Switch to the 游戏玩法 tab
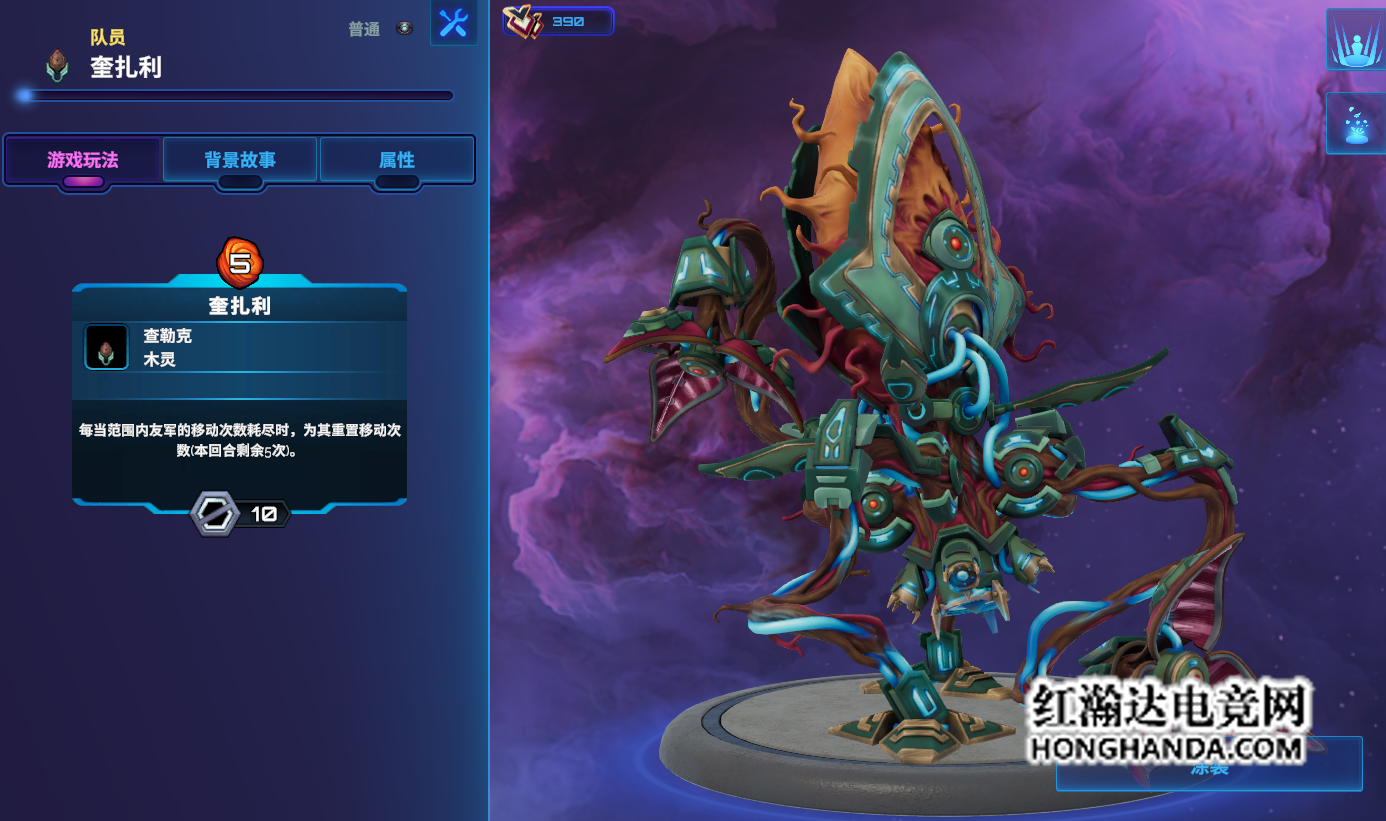The image size is (1386, 821). tap(82, 160)
